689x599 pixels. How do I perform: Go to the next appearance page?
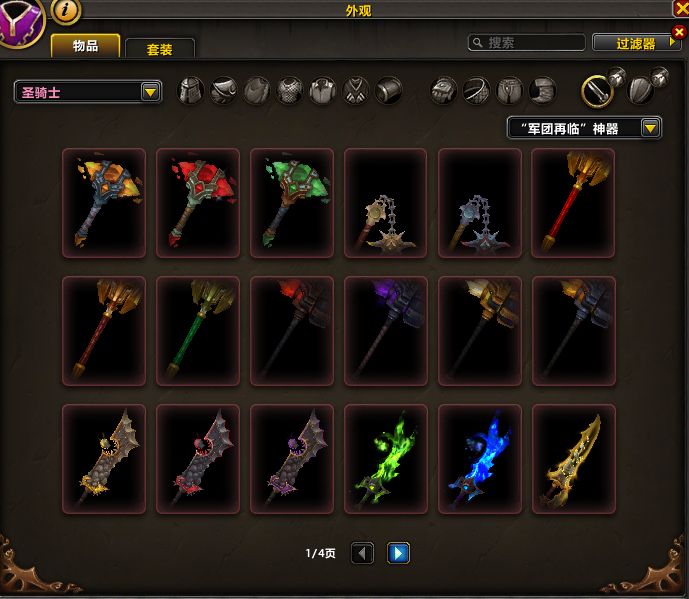click(x=399, y=552)
